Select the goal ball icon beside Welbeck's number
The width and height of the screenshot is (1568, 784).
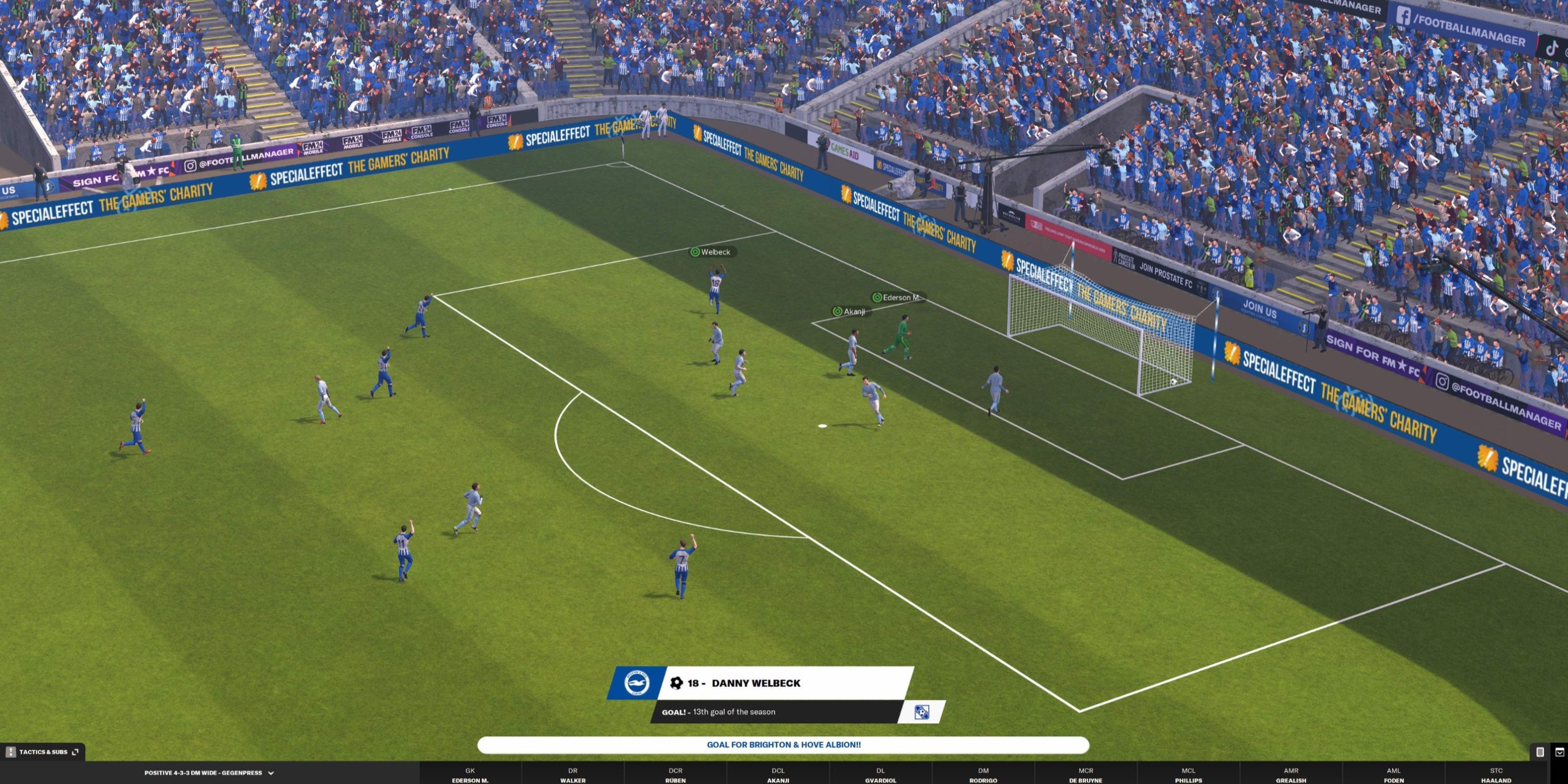point(677,684)
